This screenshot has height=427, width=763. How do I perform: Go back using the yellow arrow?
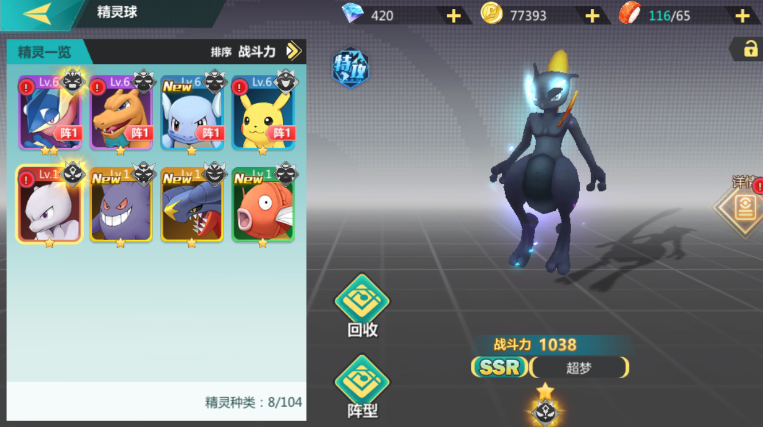pyautogui.click(x=38, y=13)
